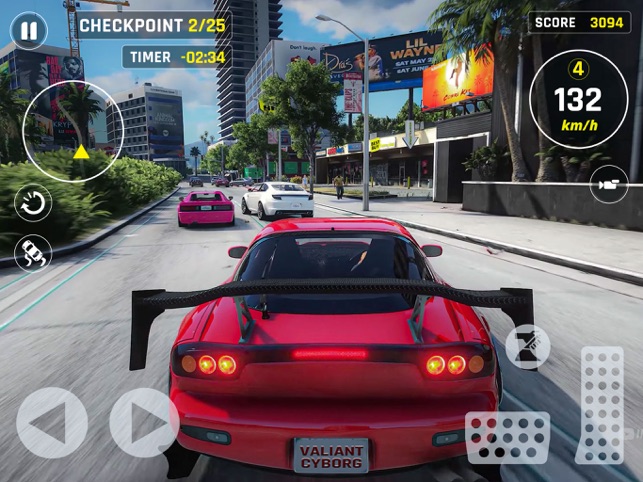This screenshot has width=643, height=482.
Task: Hit the wide brake pedal
Action: pyautogui.click(x=507, y=437)
